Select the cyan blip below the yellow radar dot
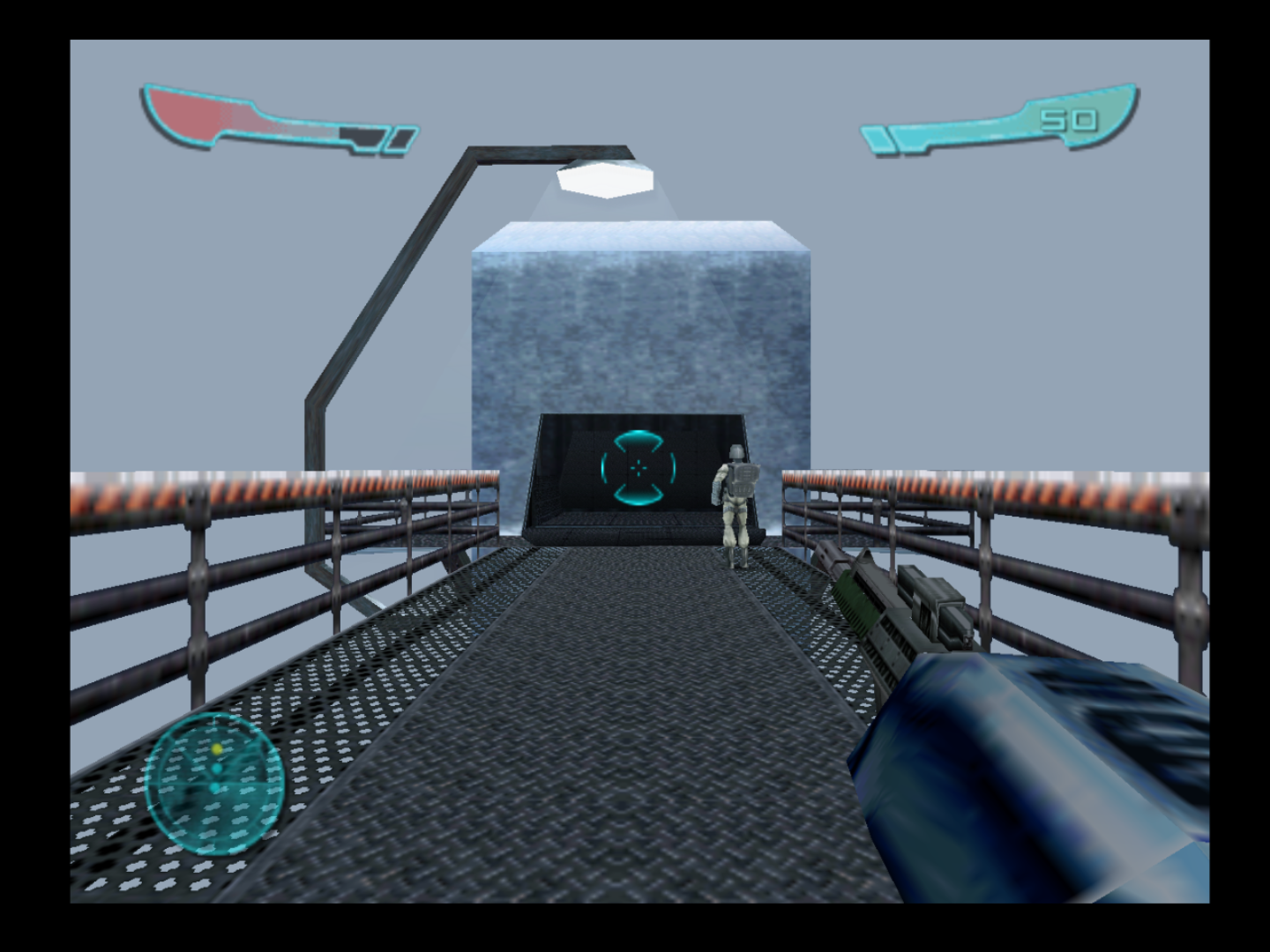 (216, 769)
